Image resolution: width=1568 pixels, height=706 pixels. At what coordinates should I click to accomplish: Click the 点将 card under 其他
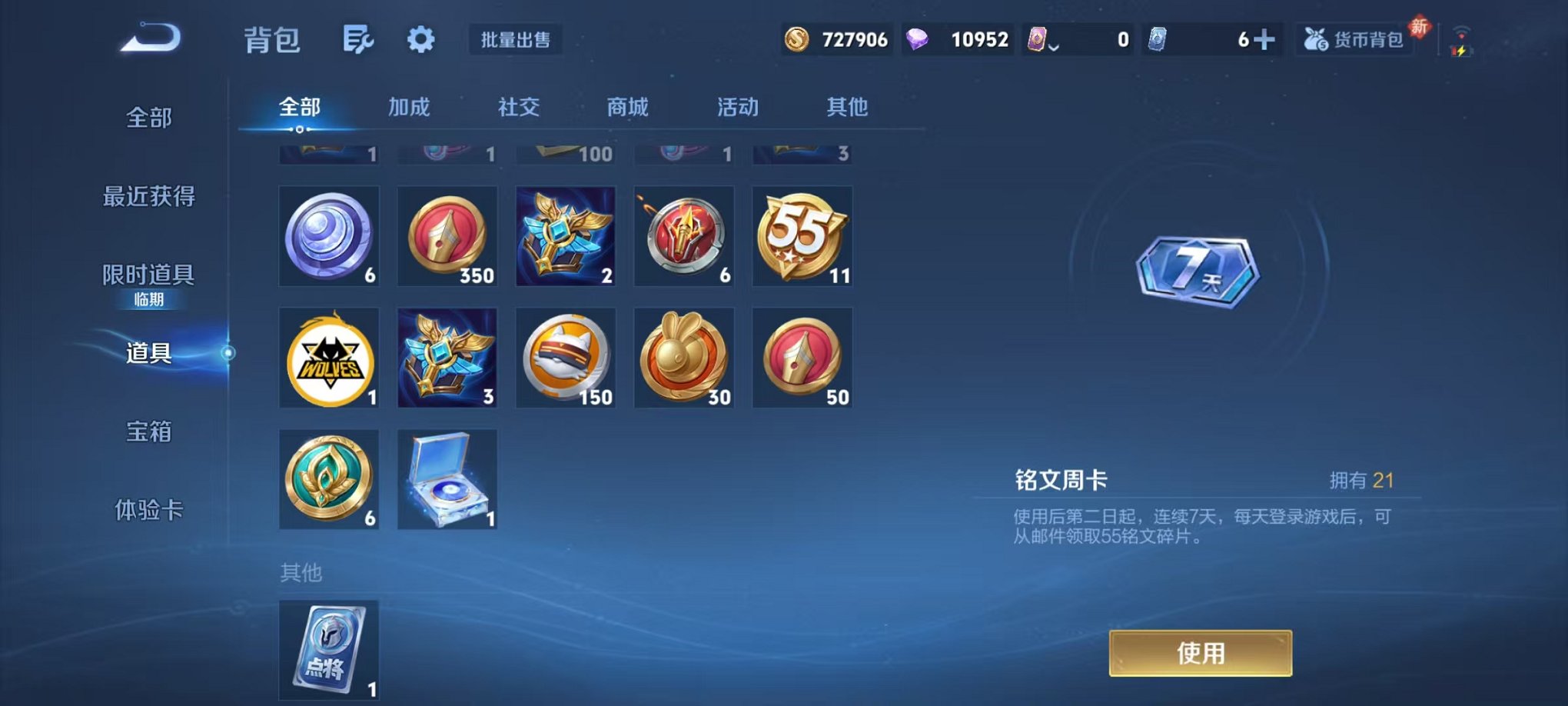[328, 650]
